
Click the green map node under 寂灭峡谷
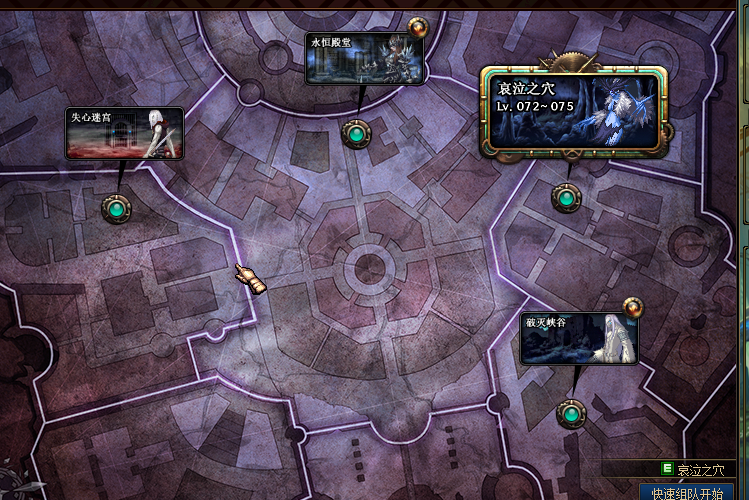[x=571, y=412]
